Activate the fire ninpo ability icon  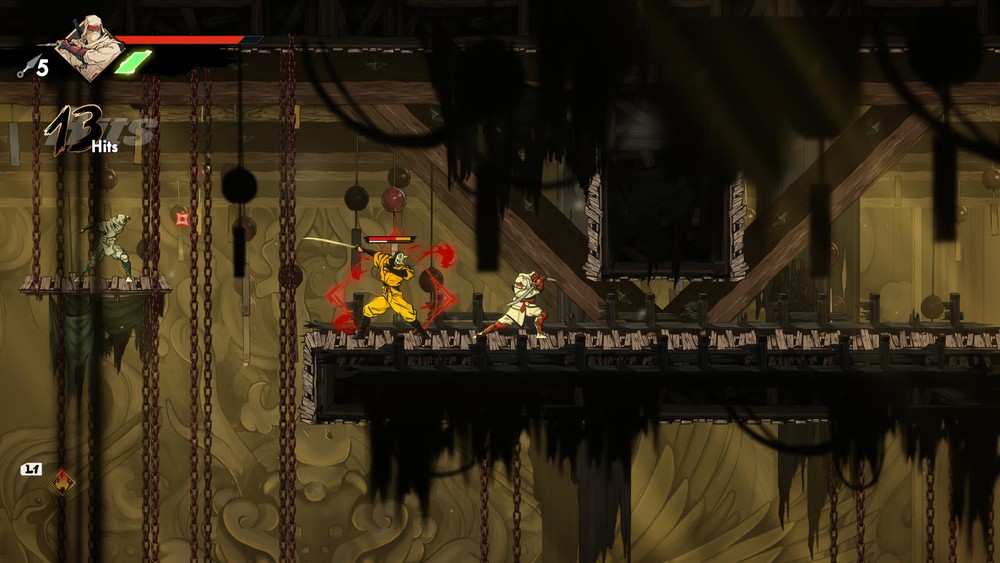63,481
